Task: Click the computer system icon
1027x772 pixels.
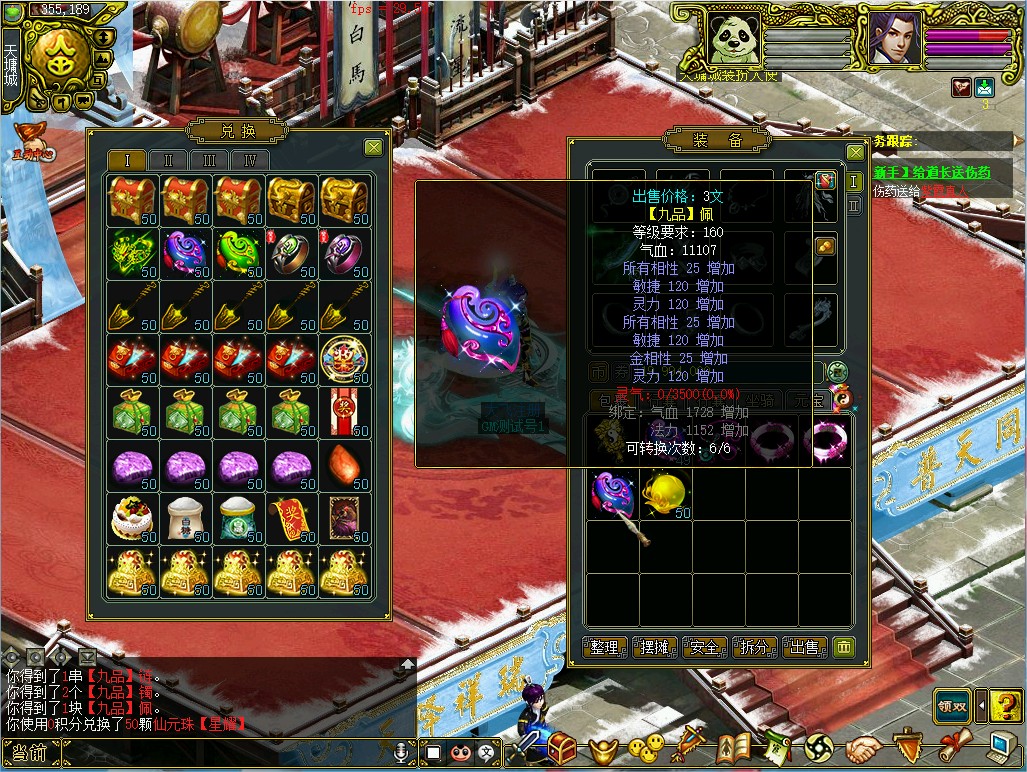Action: pos(1002,747)
